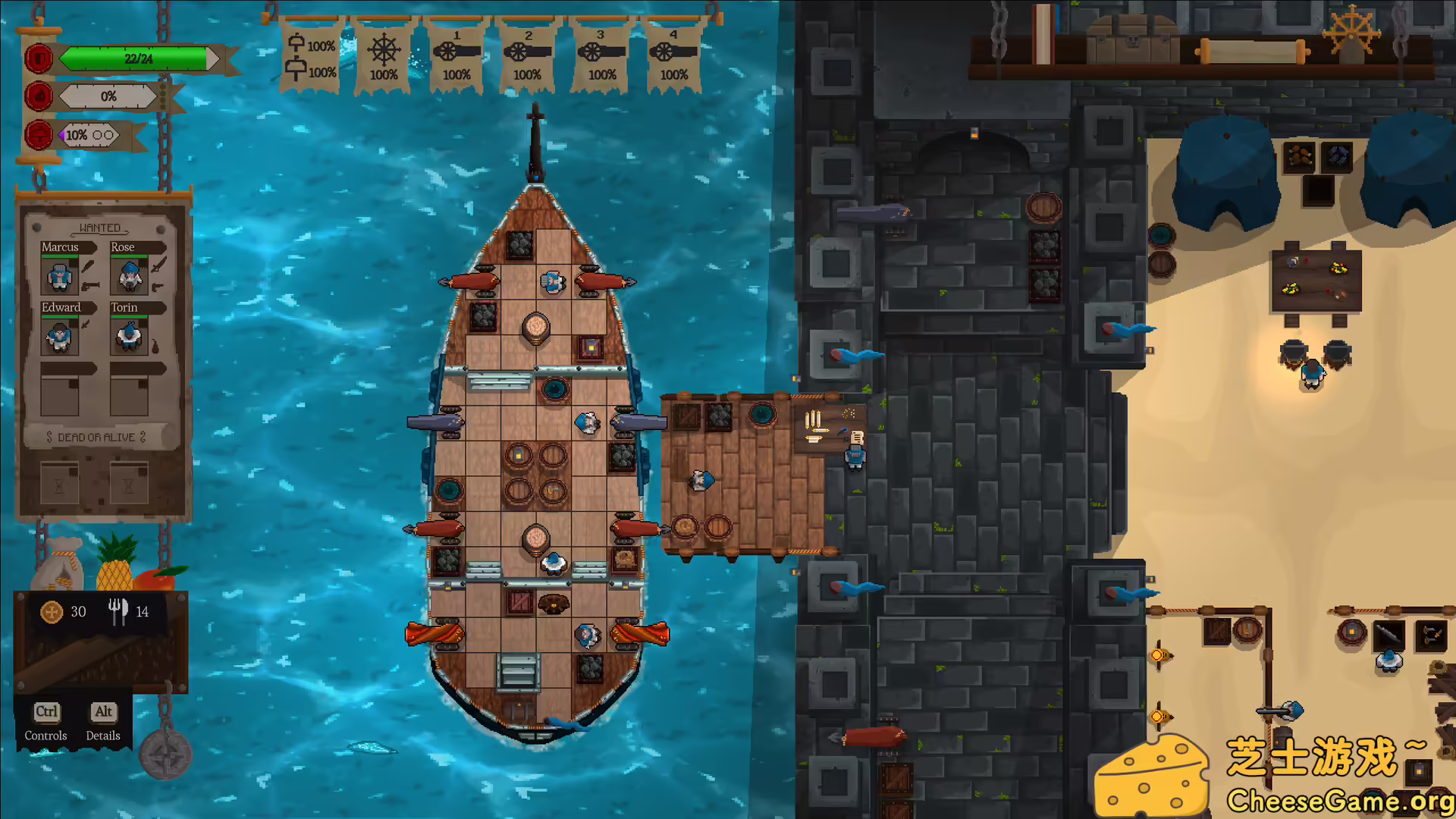Select cannon station 1 banner
This screenshot has width=1456, height=819.
tap(455, 53)
